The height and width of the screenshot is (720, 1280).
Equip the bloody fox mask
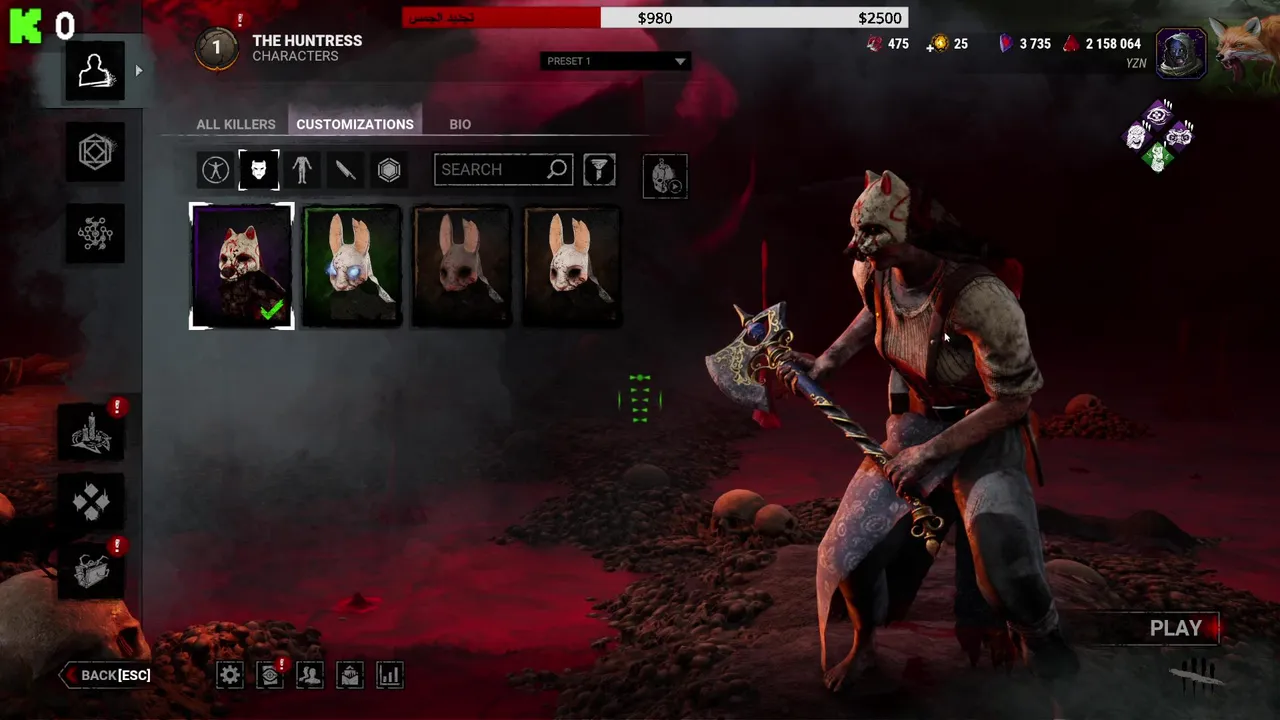242,266
